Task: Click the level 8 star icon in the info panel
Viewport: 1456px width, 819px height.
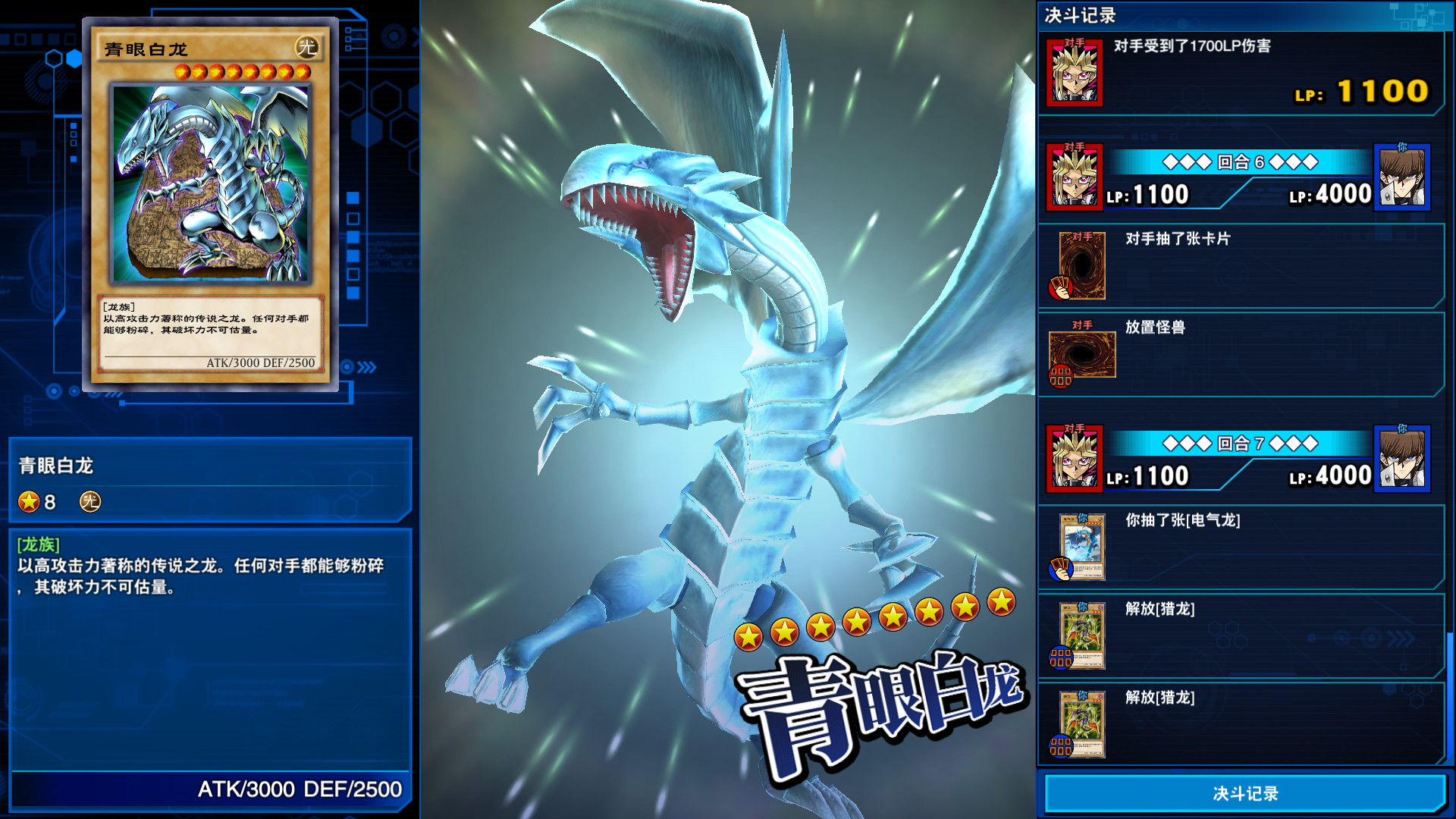Action: pos(28,502)
